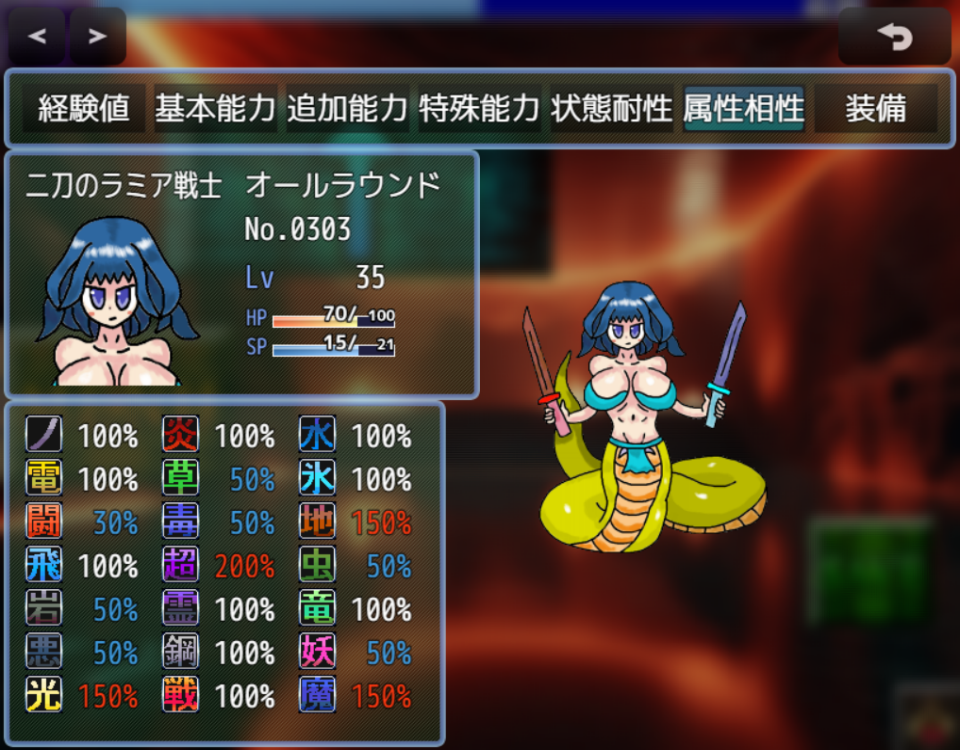Switch to the 状態耐性 tab

(611, 109)
